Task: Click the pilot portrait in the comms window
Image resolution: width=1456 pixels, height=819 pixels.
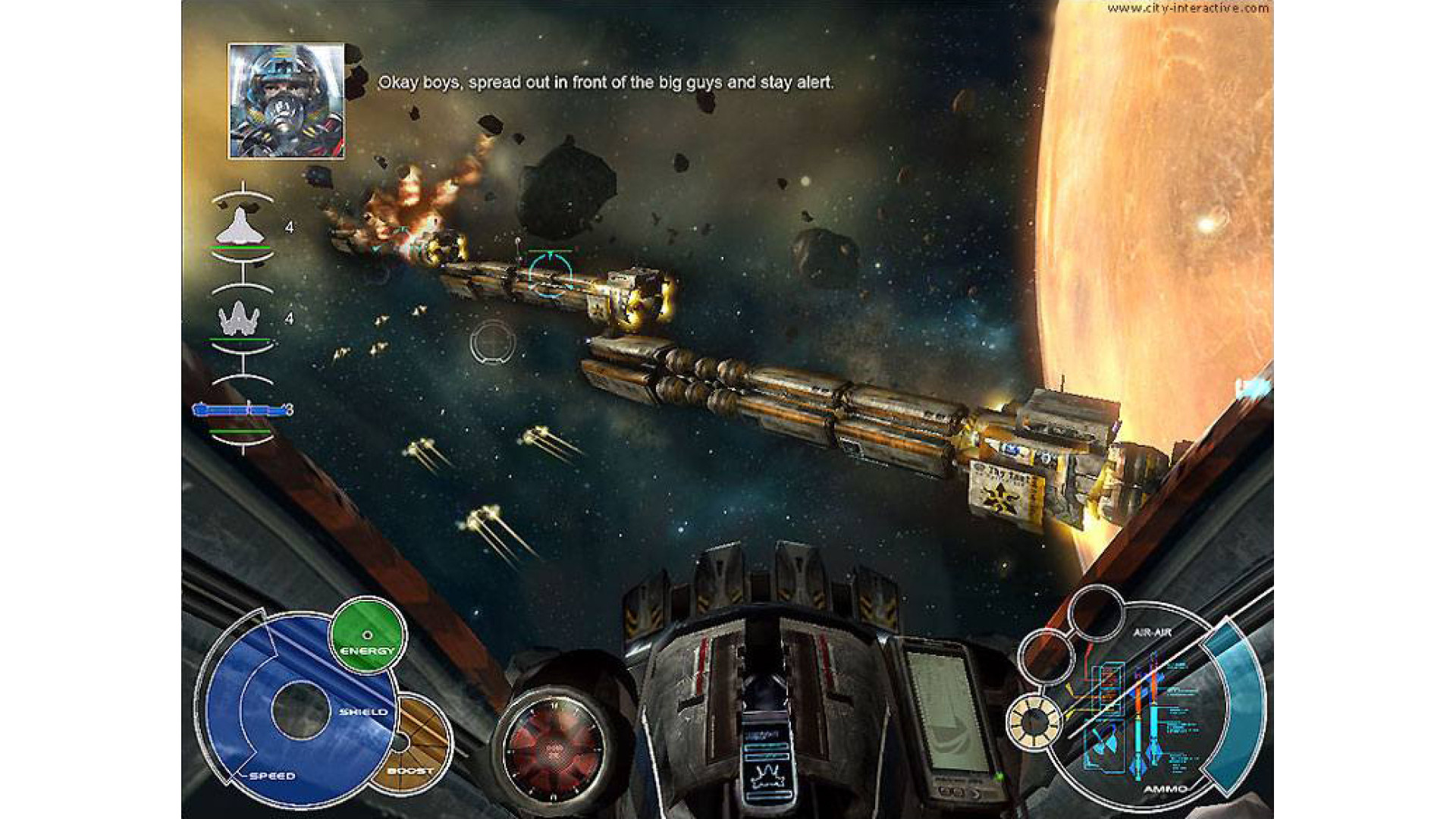Action: point(286,101)
